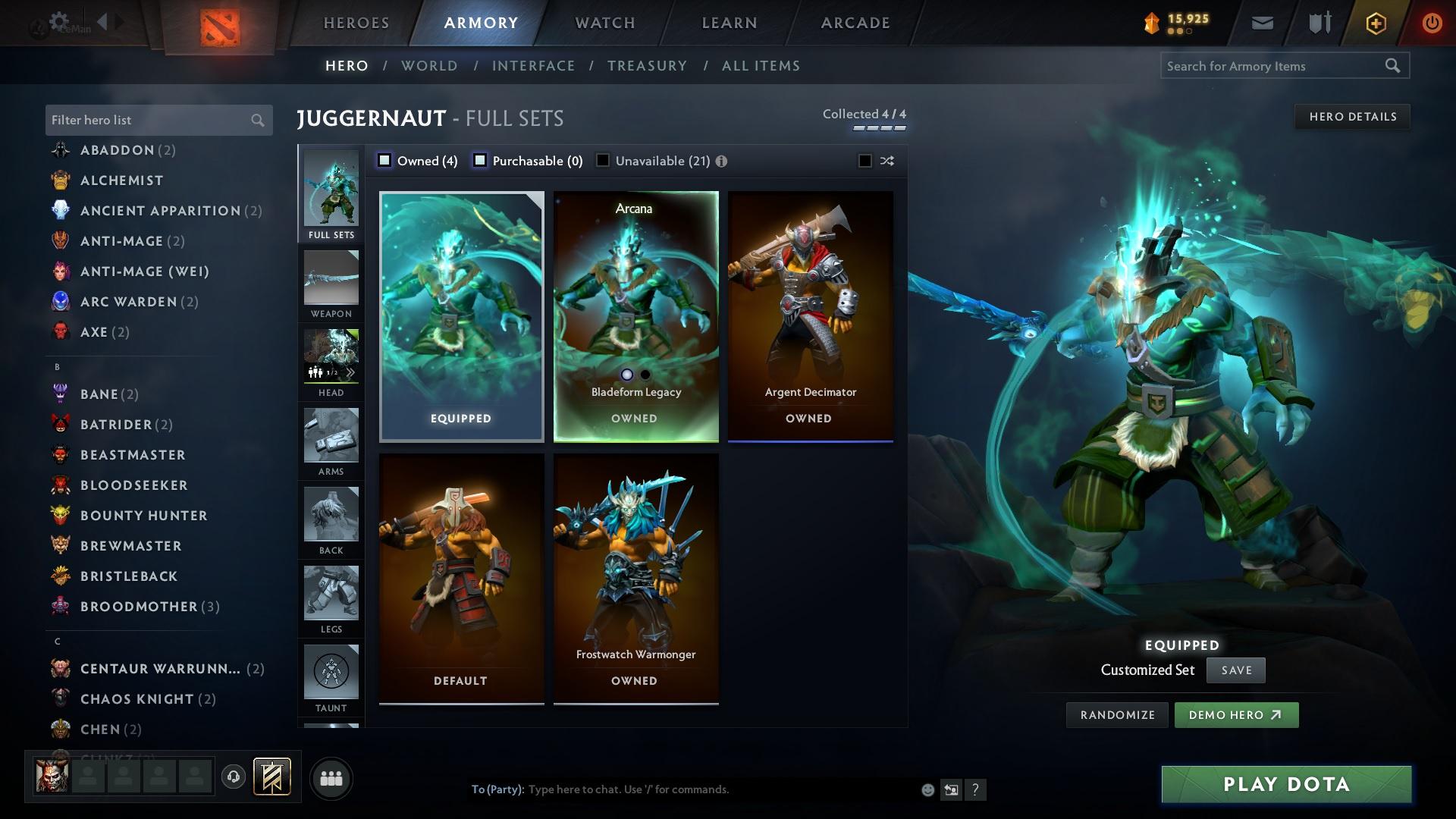Enable the Unavailable (21) filter
Viewport: 1456px width, 819px height.
[x=602, y=161]
